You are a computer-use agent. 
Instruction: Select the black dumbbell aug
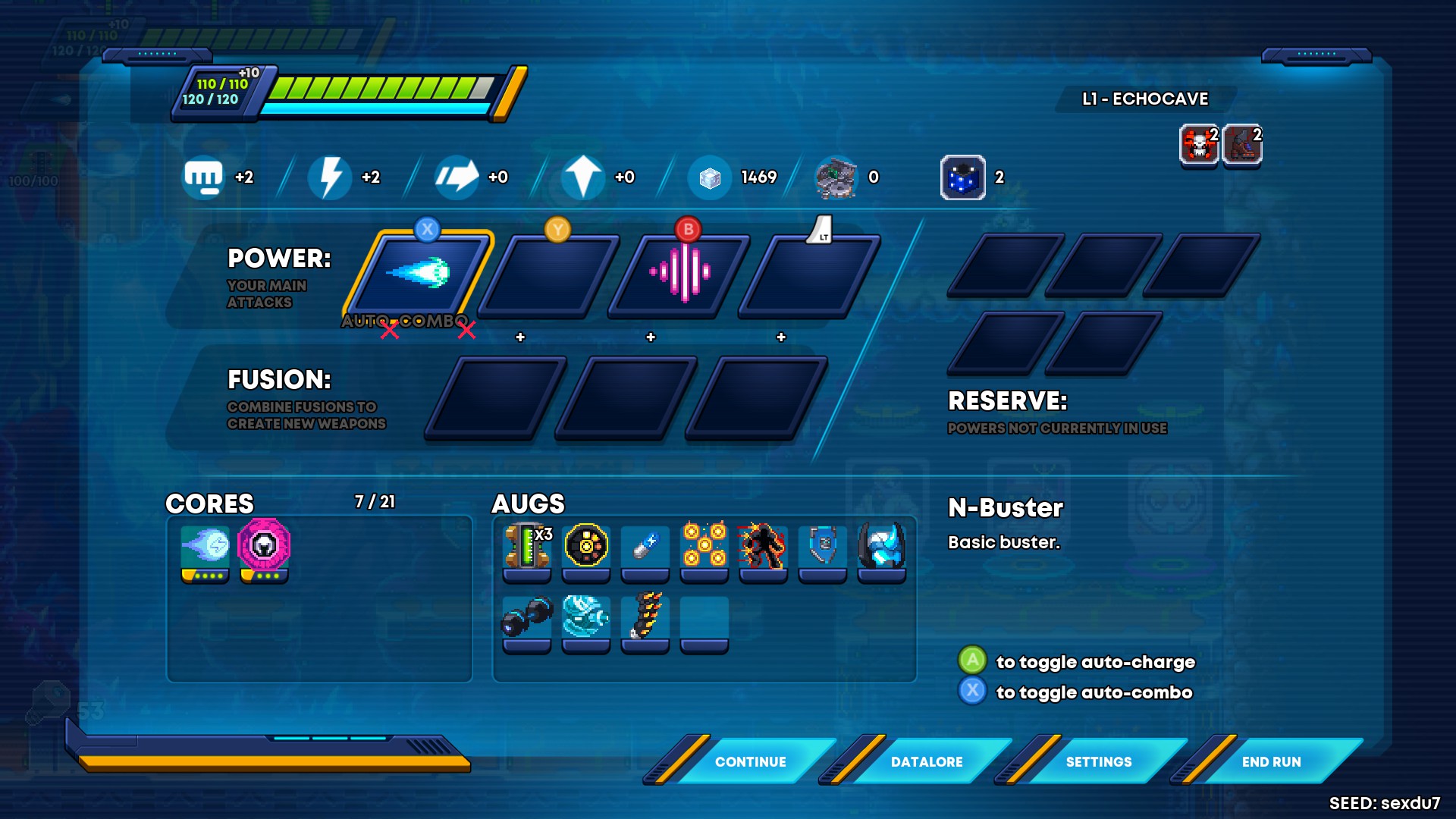pyautogui.click(x=527, y=617)
